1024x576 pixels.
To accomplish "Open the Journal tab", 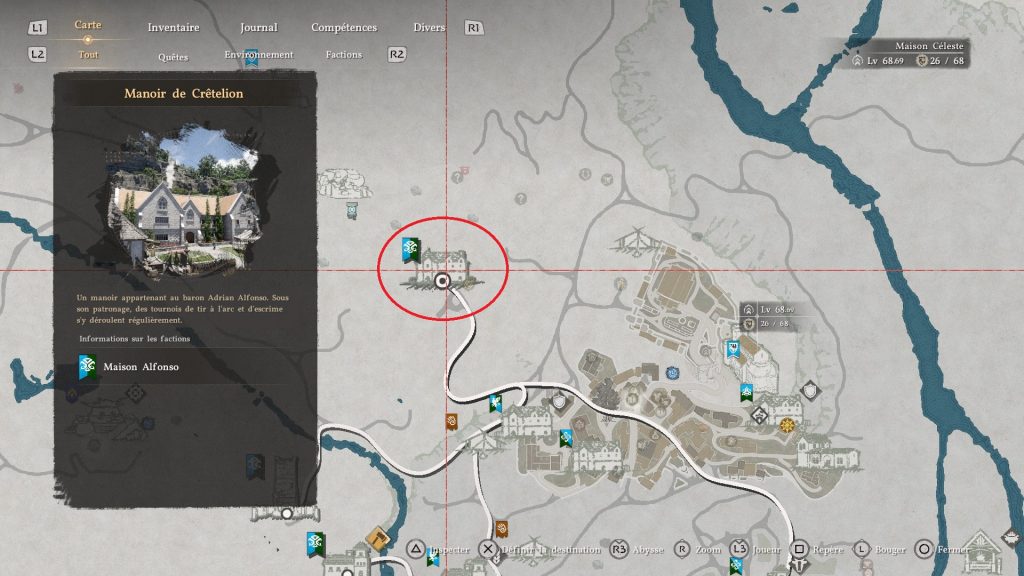I will [259, 28].
